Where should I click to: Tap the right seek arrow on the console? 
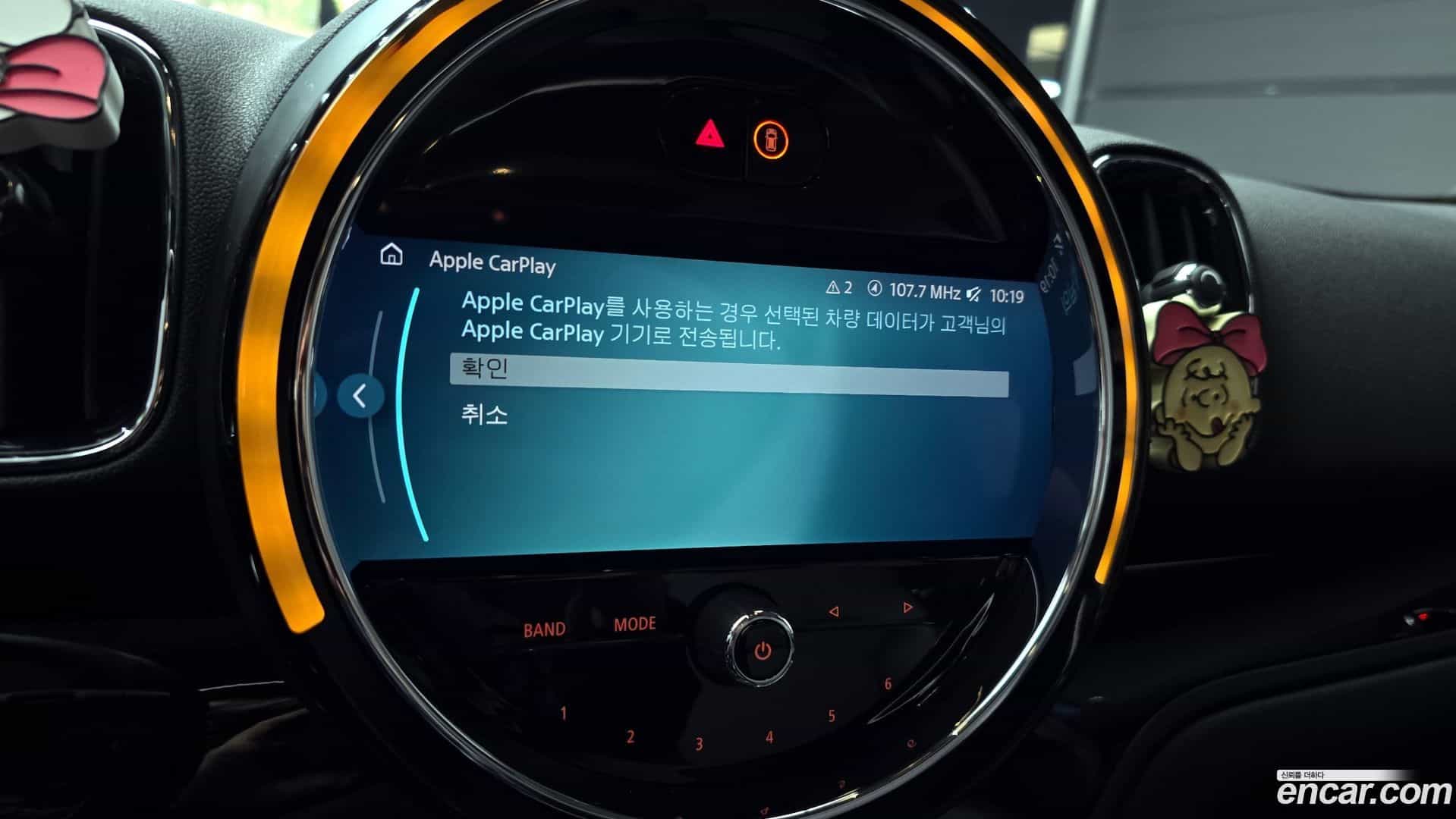[907, 607]
